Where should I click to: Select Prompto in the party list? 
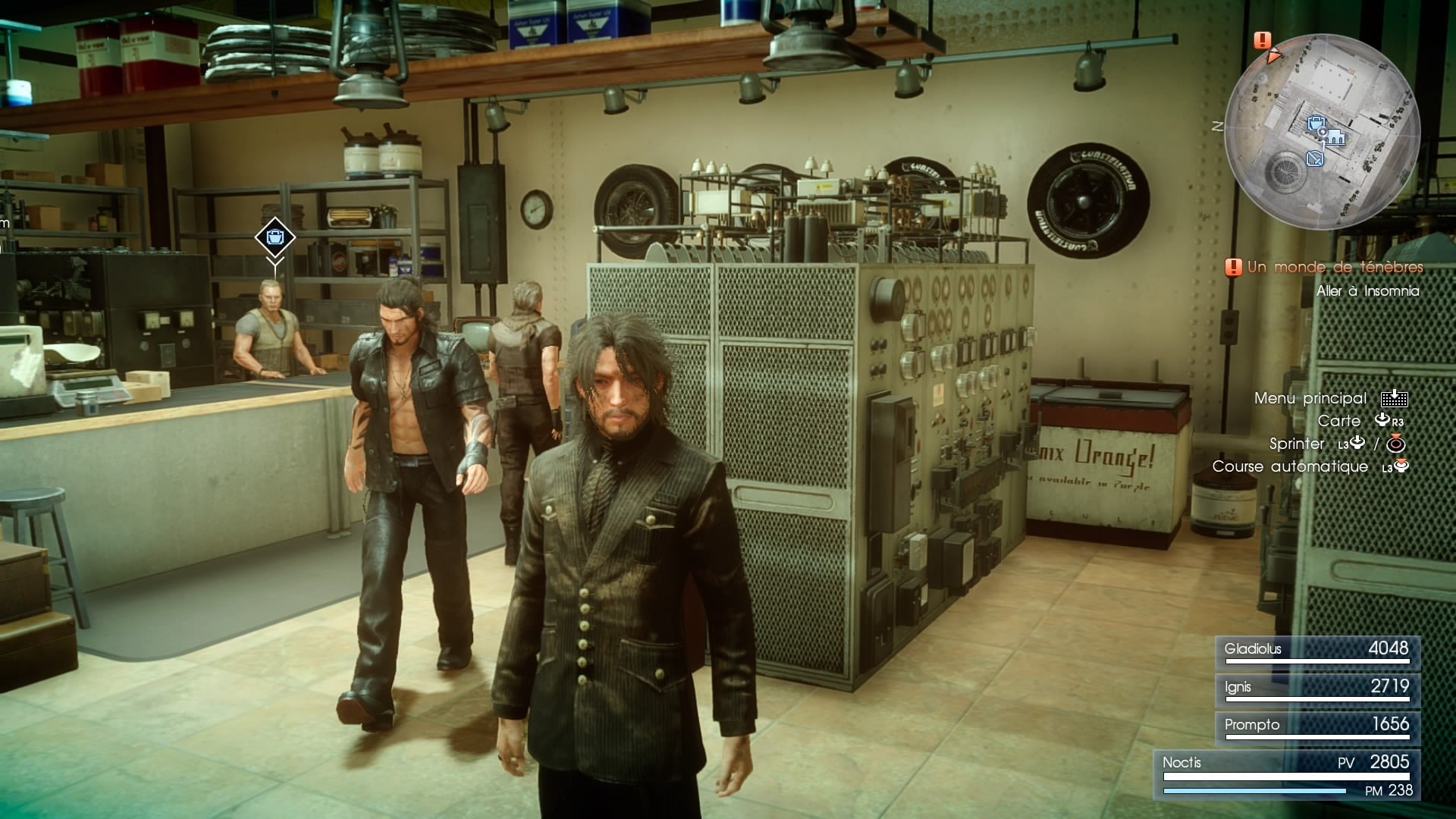[x=1317, y=726]
